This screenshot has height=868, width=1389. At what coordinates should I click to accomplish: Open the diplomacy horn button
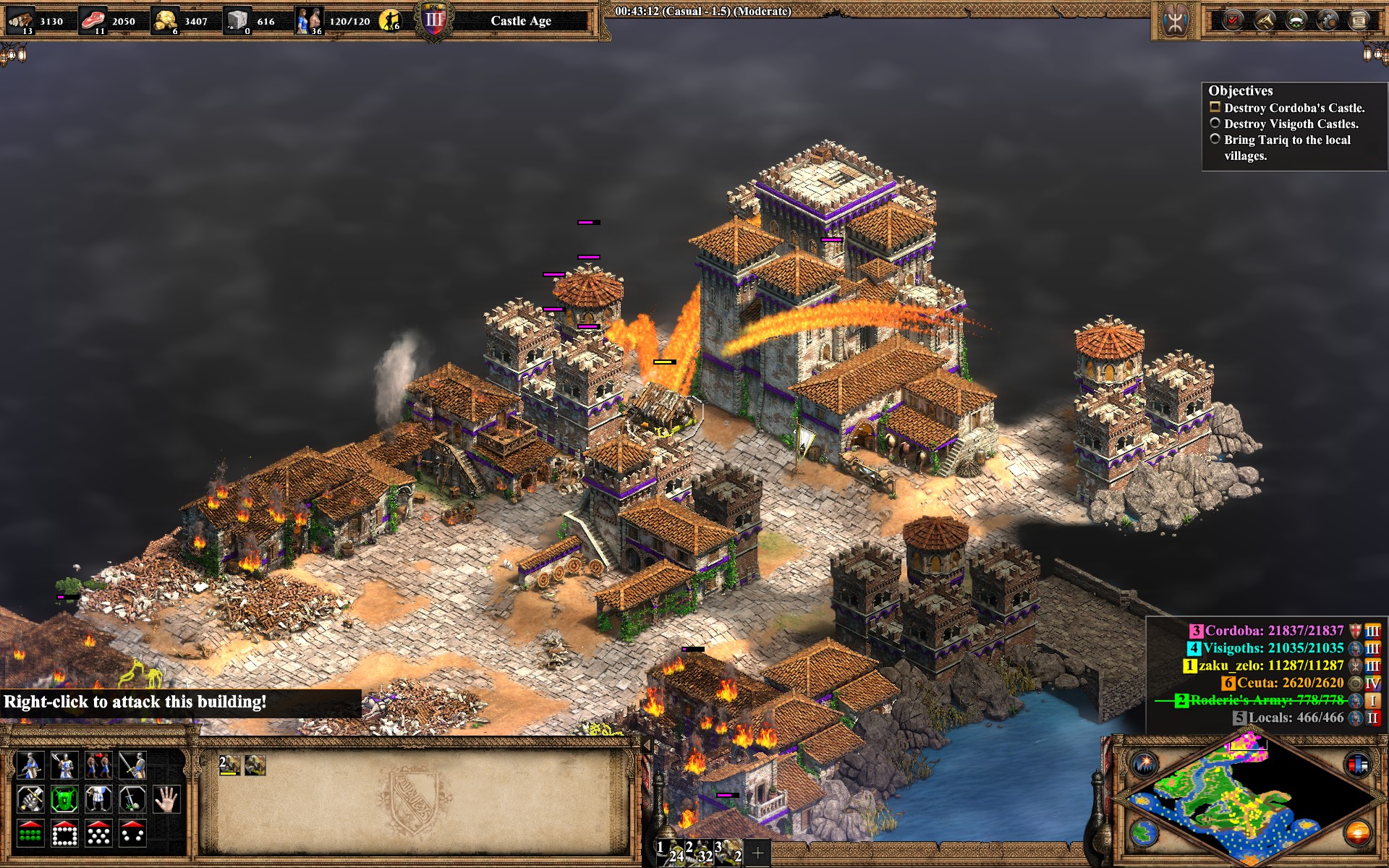(x=1265, y=20)
